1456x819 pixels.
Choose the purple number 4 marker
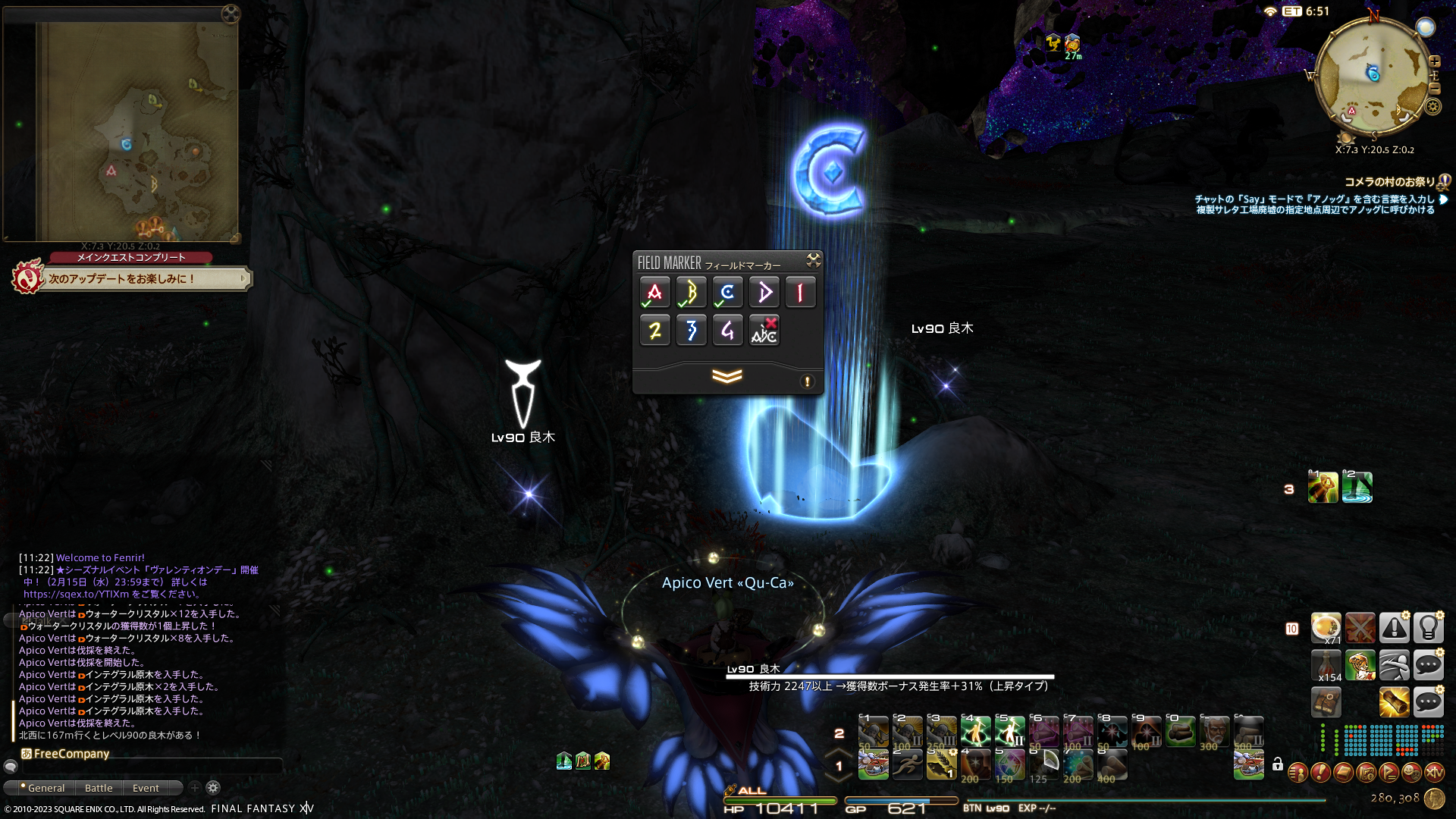pyautogui.click(x=727, y=331)
